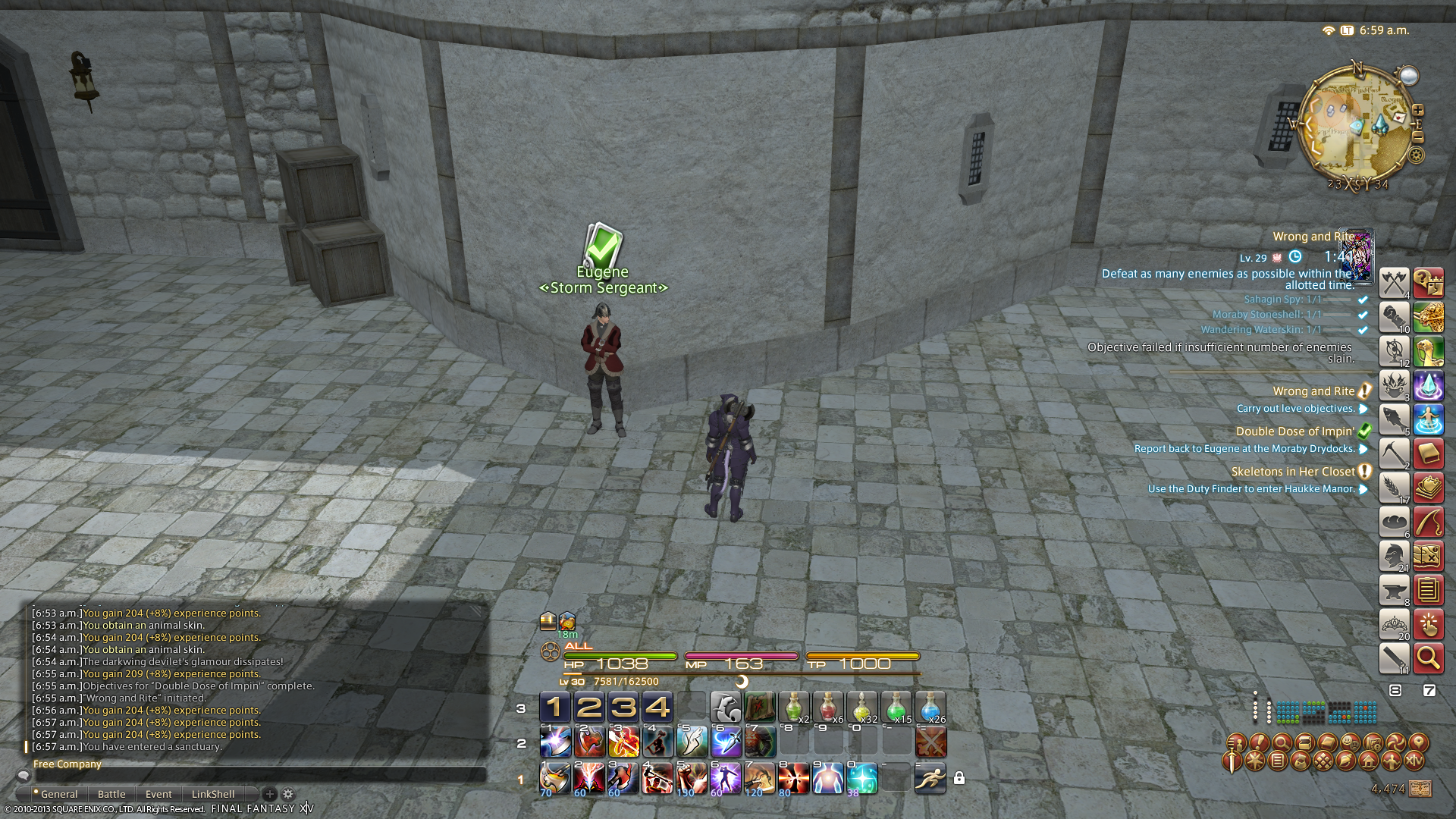1456x819 pixels.
Task: Open chat log settings gear
Action: coord(288,794)
